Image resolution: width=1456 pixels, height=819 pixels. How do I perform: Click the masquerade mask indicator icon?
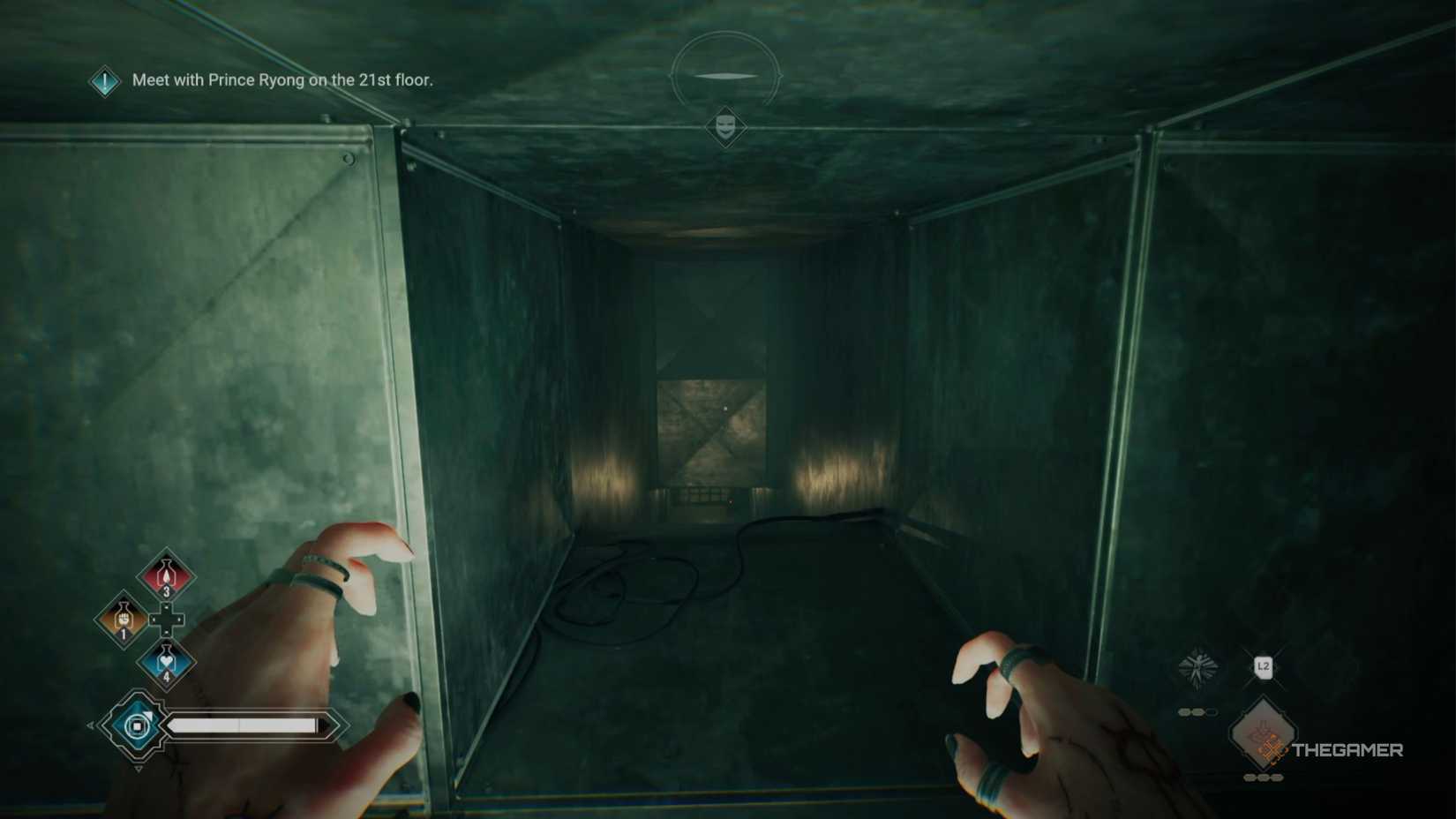tap(725, 126)
